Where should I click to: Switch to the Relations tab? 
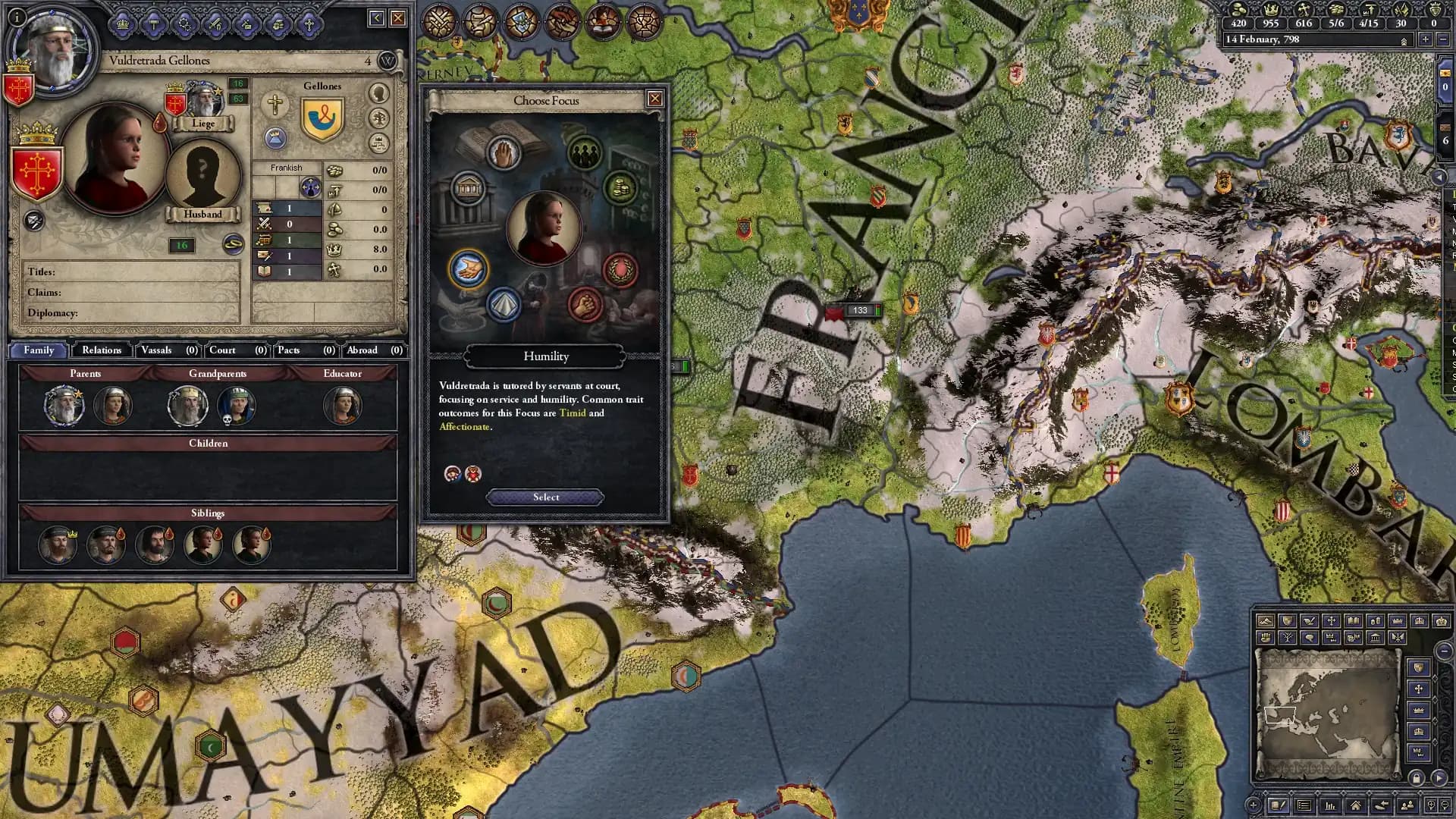(100, 350)
